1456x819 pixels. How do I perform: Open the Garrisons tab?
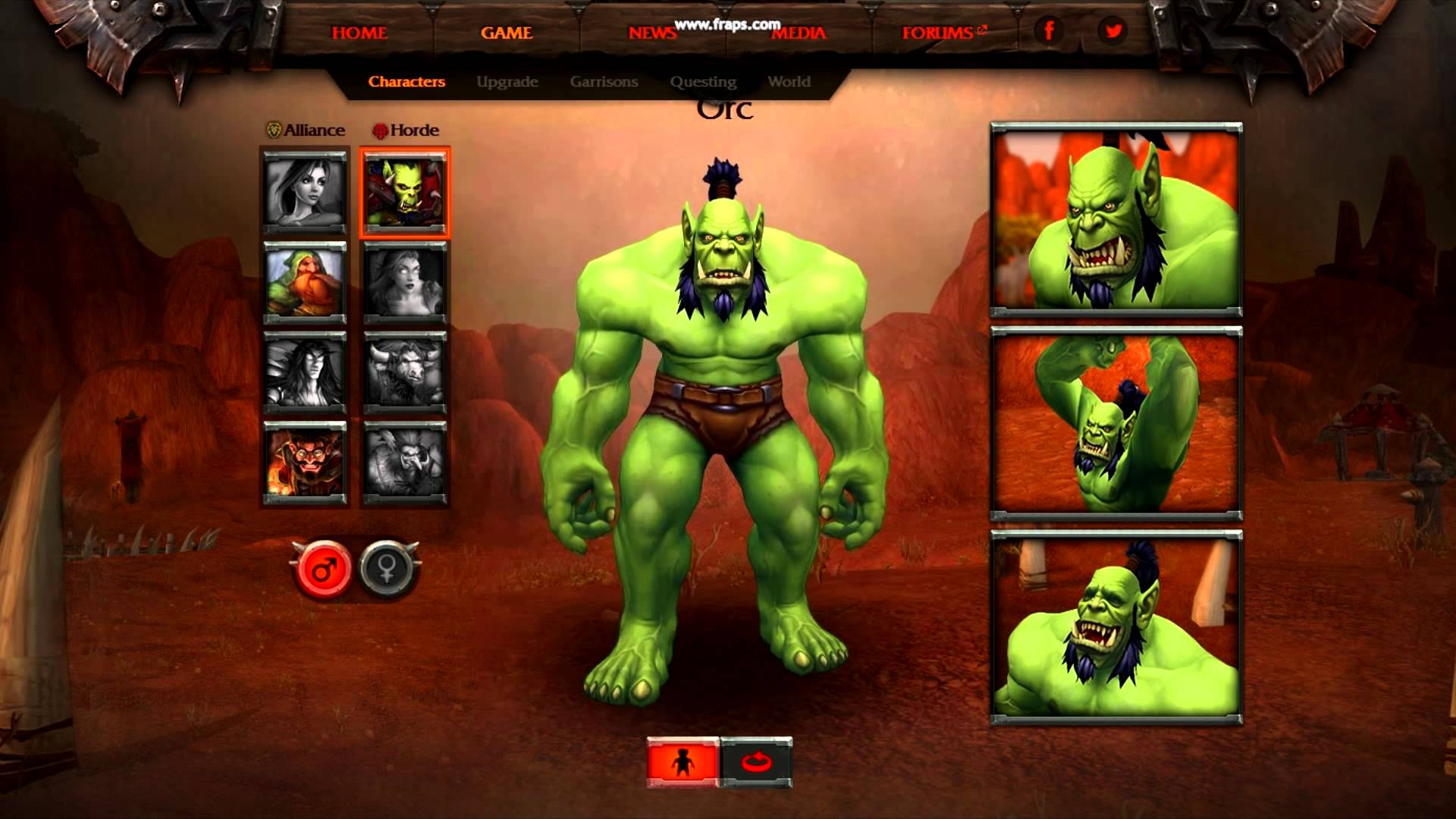click(604, 82)
